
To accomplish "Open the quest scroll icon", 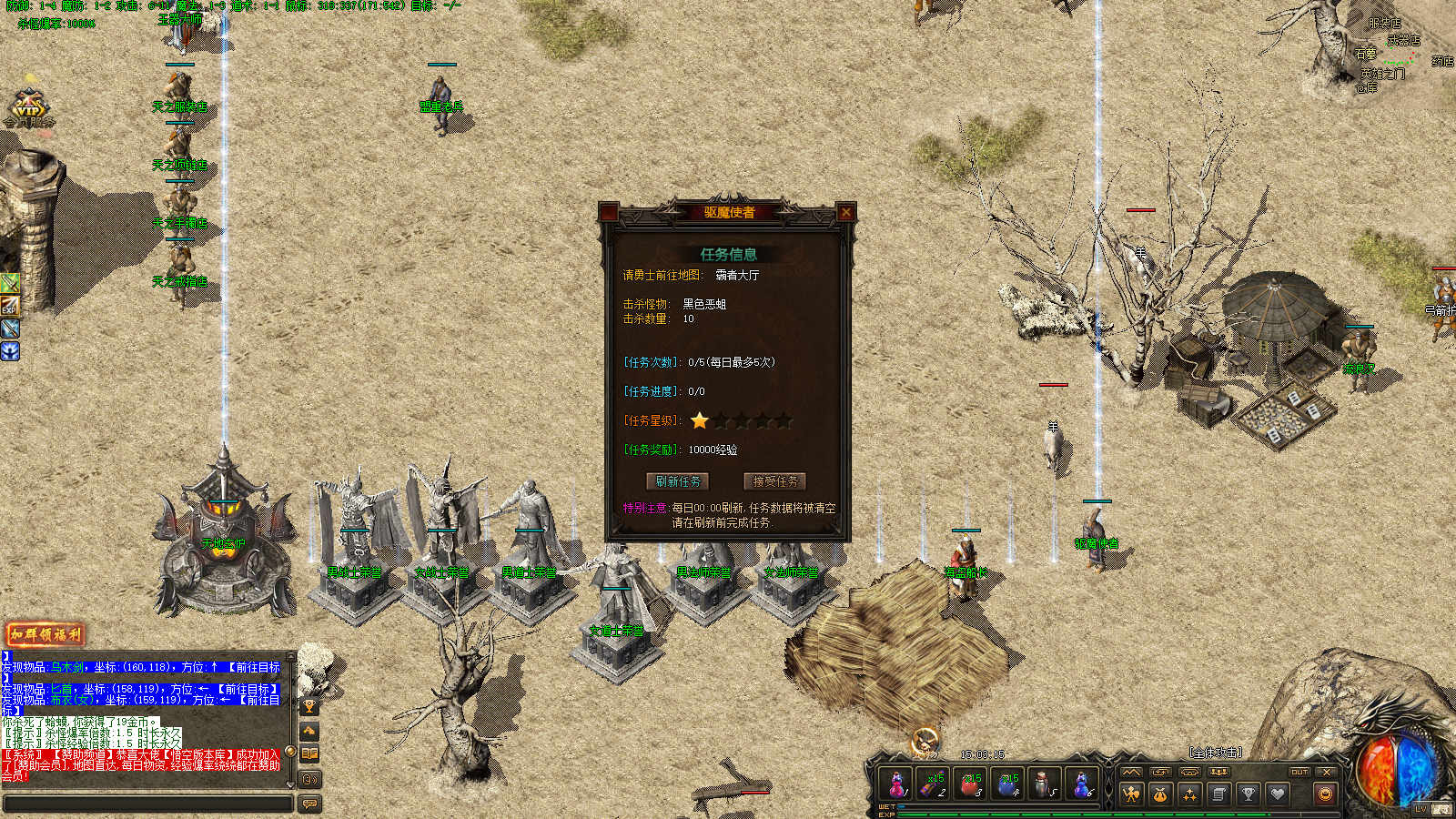I will [1218, 794].
